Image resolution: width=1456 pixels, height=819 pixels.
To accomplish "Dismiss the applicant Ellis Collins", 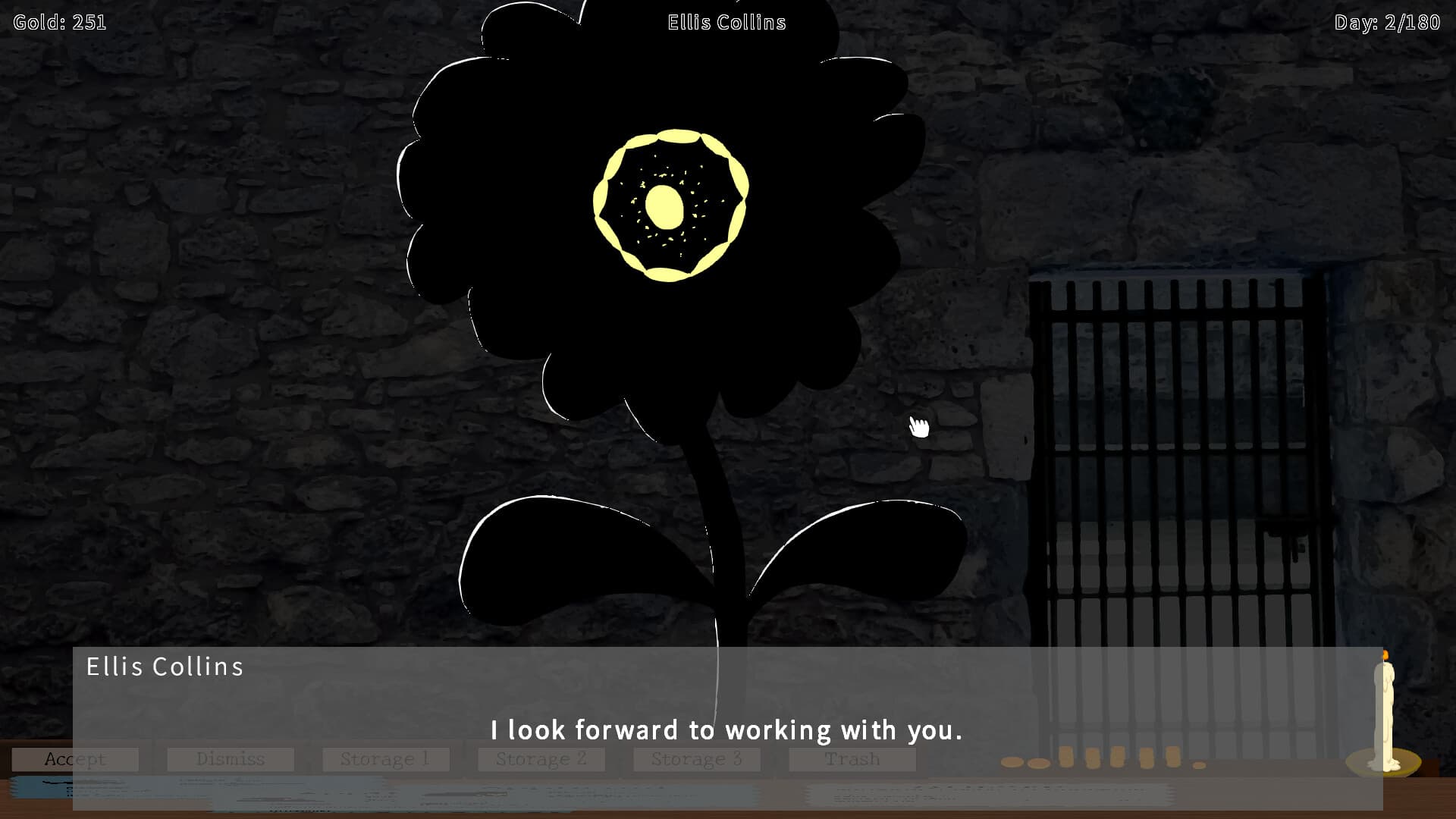I will (231, 758).
